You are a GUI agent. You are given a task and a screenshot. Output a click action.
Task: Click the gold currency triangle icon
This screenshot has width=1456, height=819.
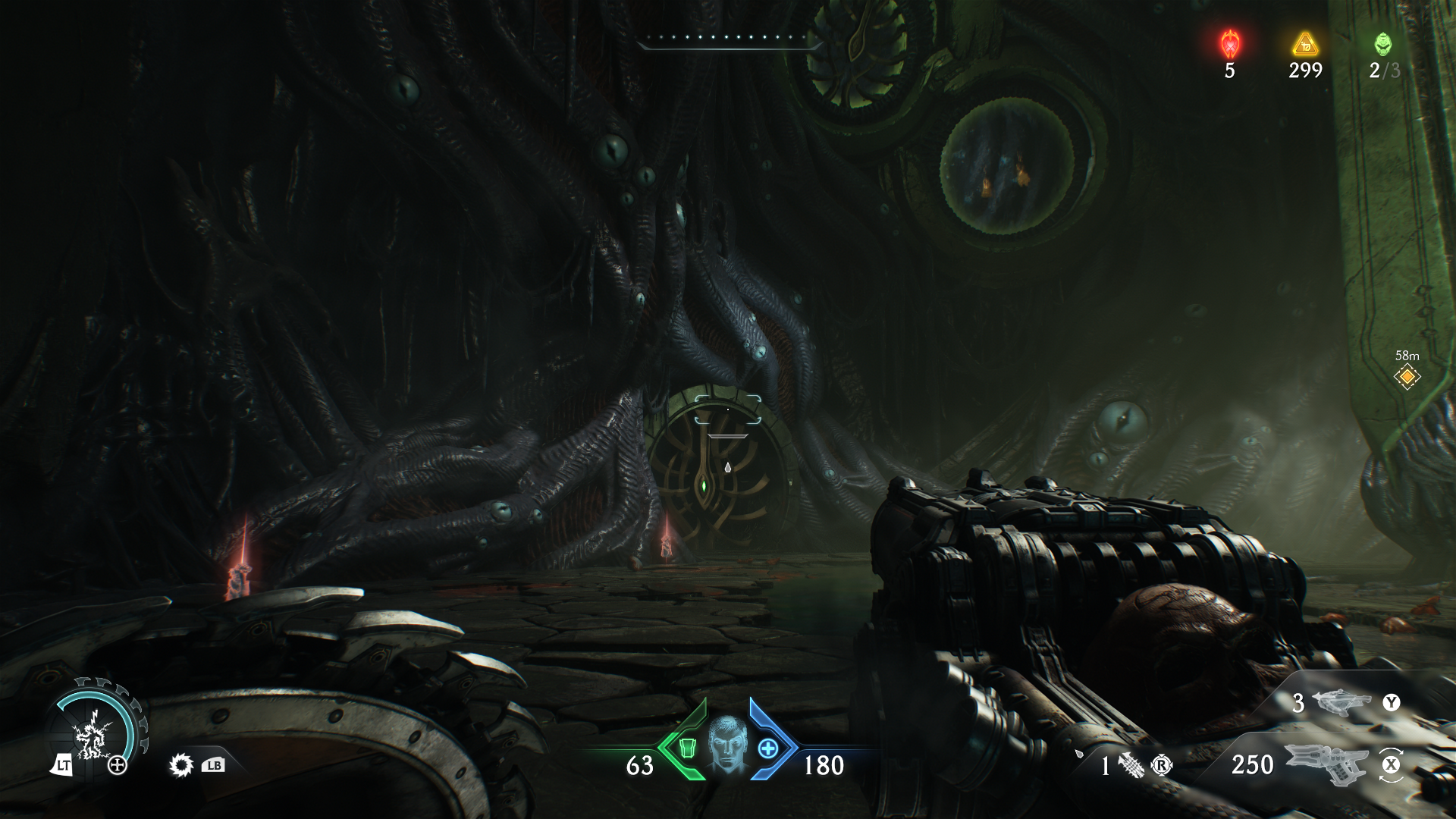tap(1305, 44)
